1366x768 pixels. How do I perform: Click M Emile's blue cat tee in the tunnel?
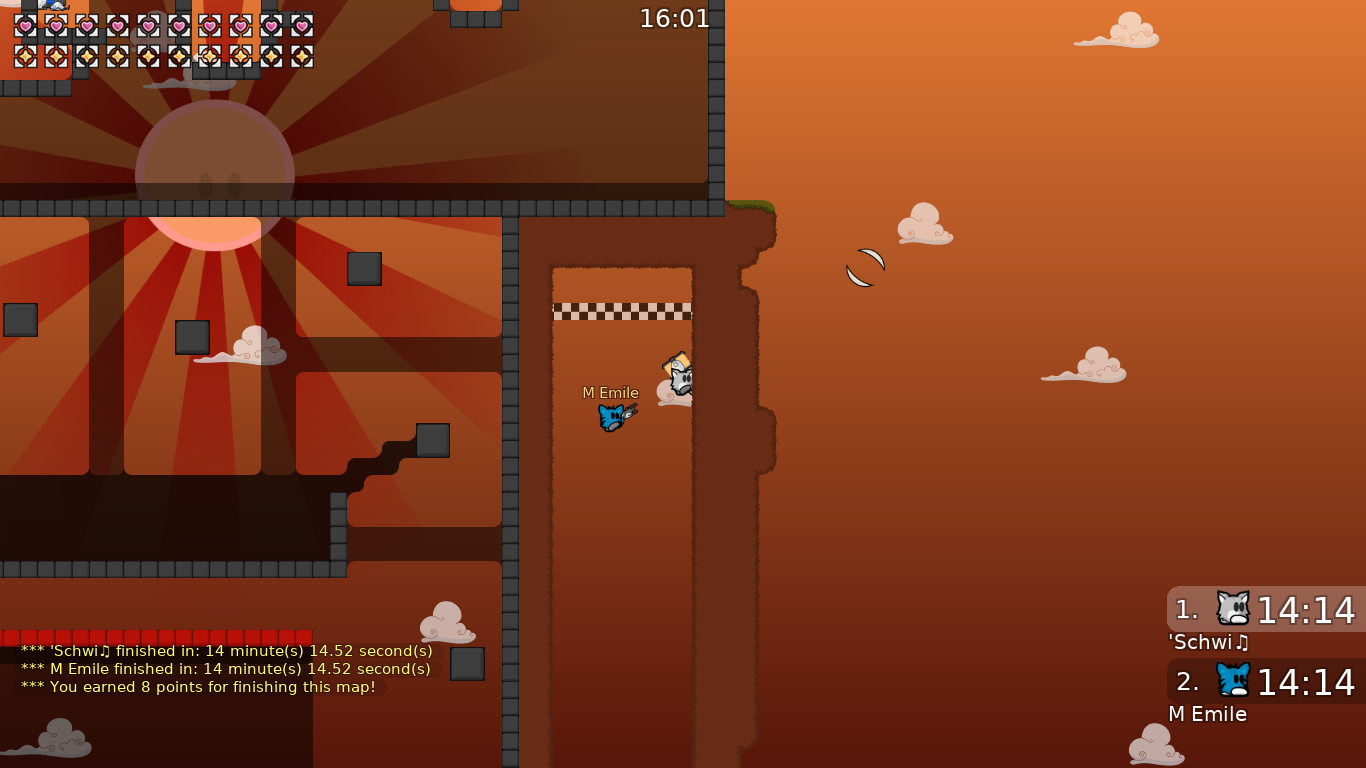[613, 417]
